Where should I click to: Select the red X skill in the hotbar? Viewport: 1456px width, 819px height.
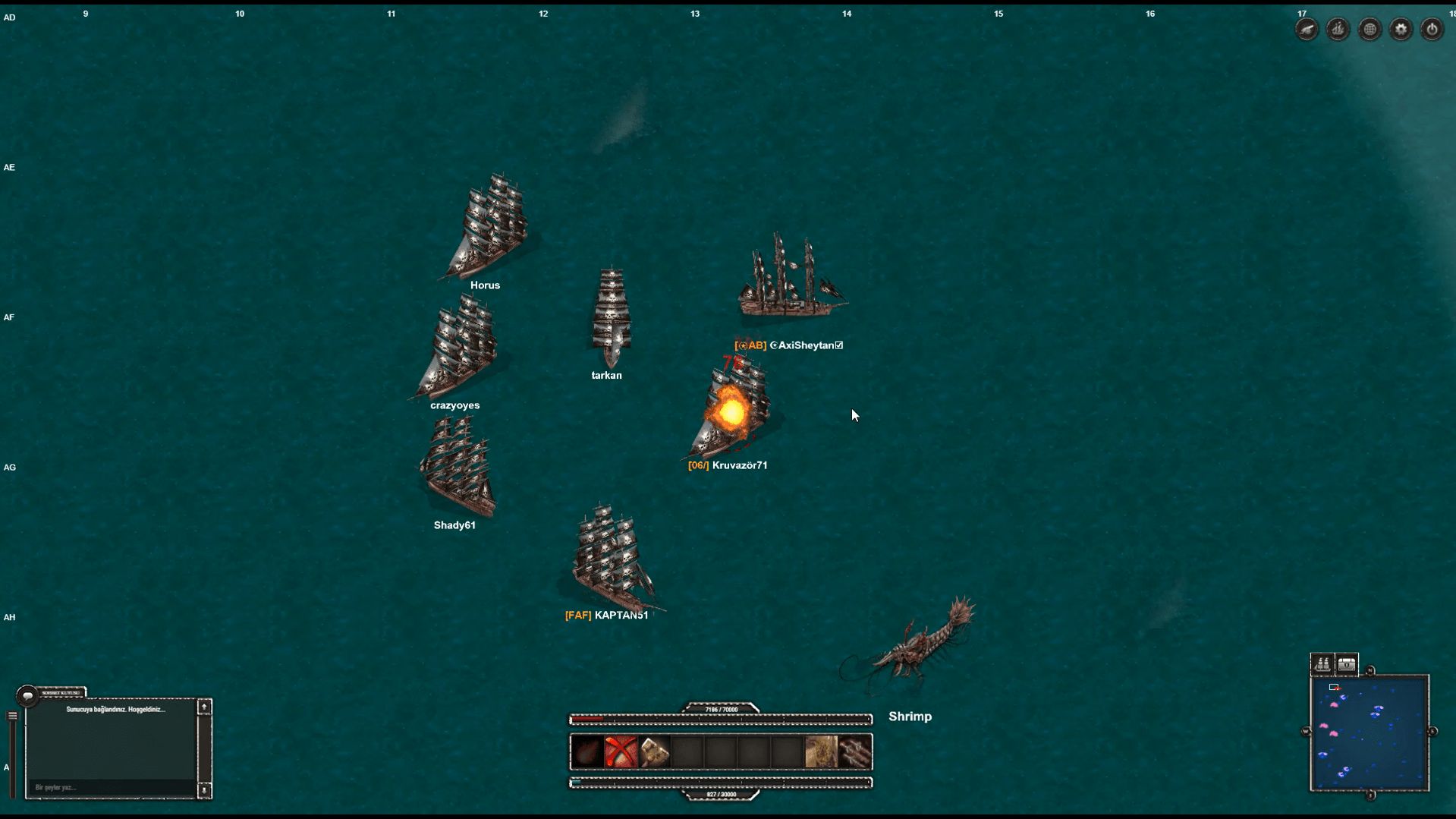pyautogui.click(x=619, y=752)
